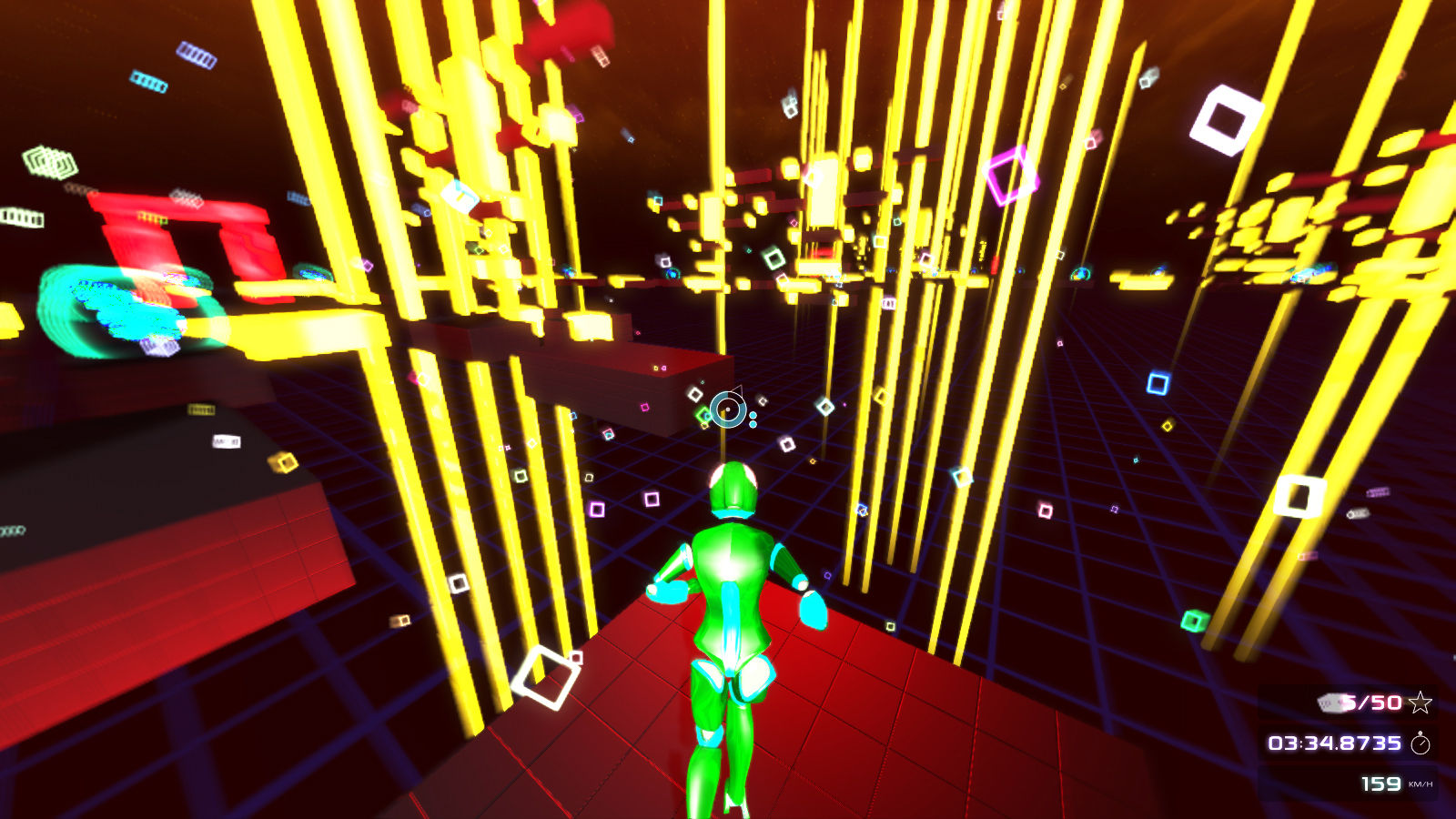
Task: Click the 159 KM/H speed readout
Action: (1380, 784)
